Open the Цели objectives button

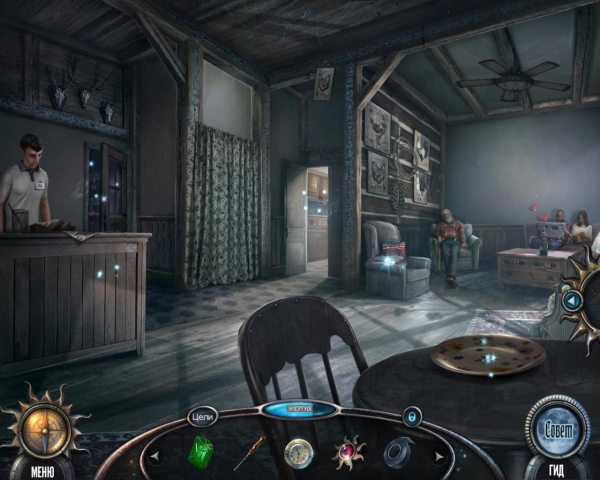pos(202,414)
